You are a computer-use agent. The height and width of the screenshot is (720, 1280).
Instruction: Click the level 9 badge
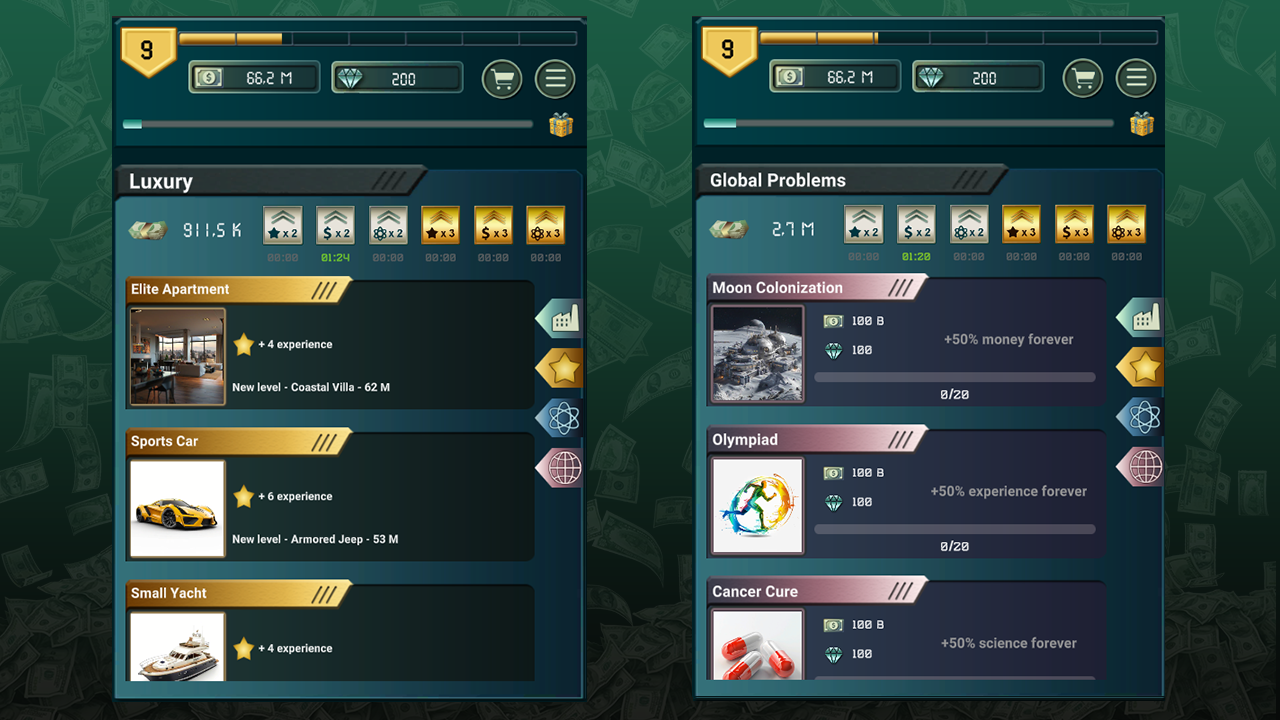(149, 47)
